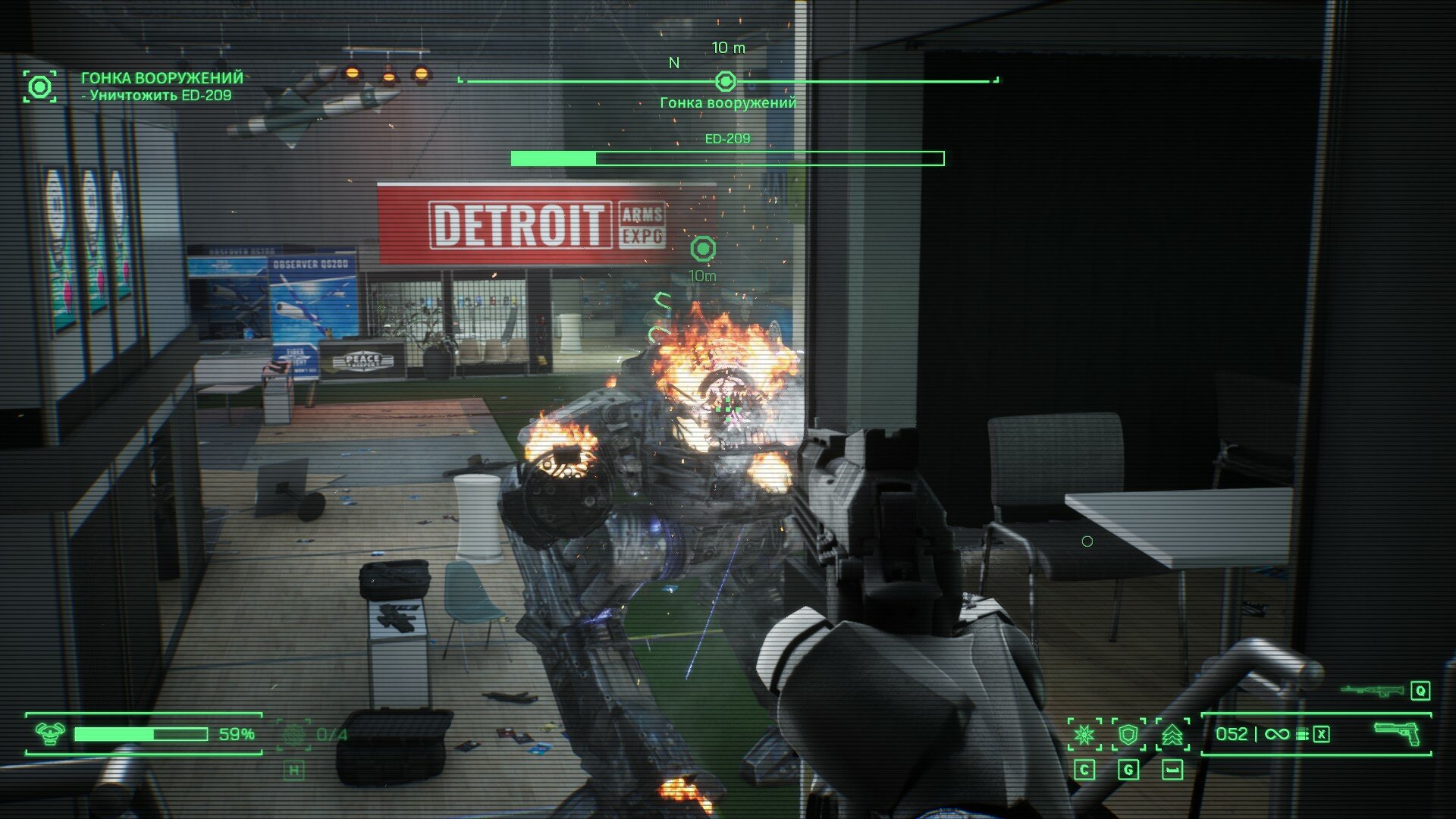
Task: Activate the triple-chevron dash ability
Action: click(x=1172, y=734)
